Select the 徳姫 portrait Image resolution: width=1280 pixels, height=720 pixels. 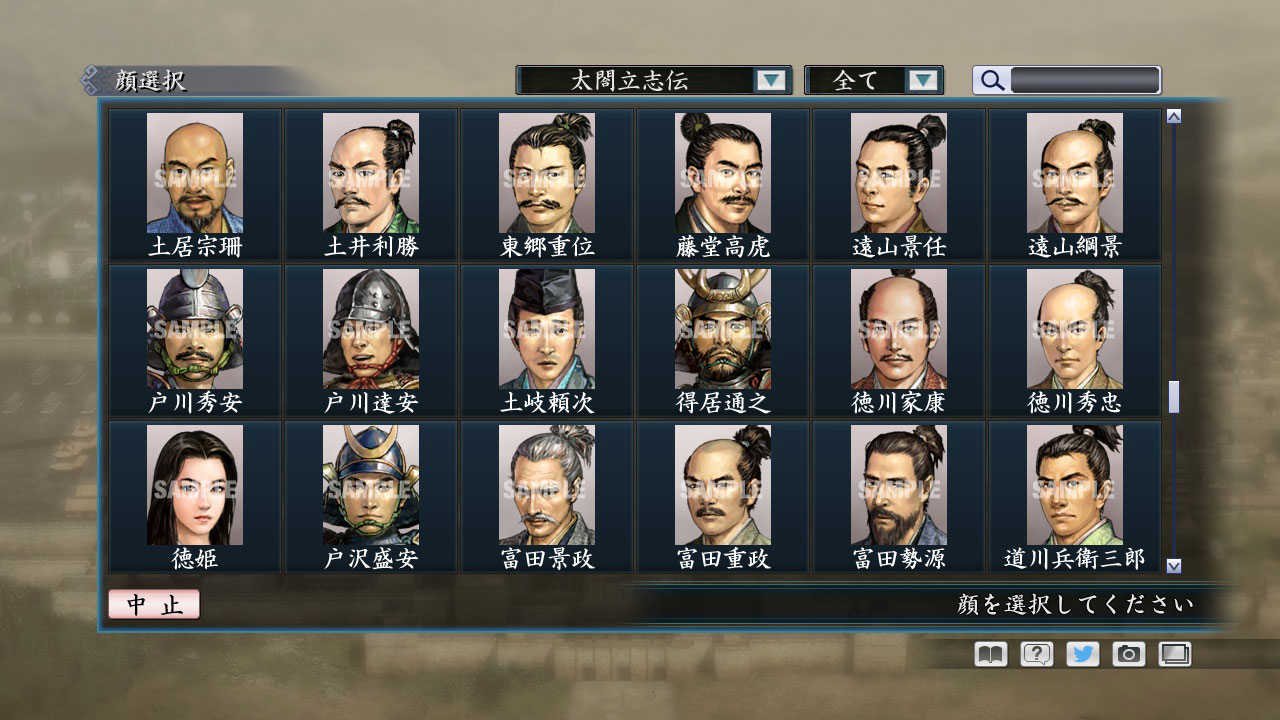coord(196,483)
